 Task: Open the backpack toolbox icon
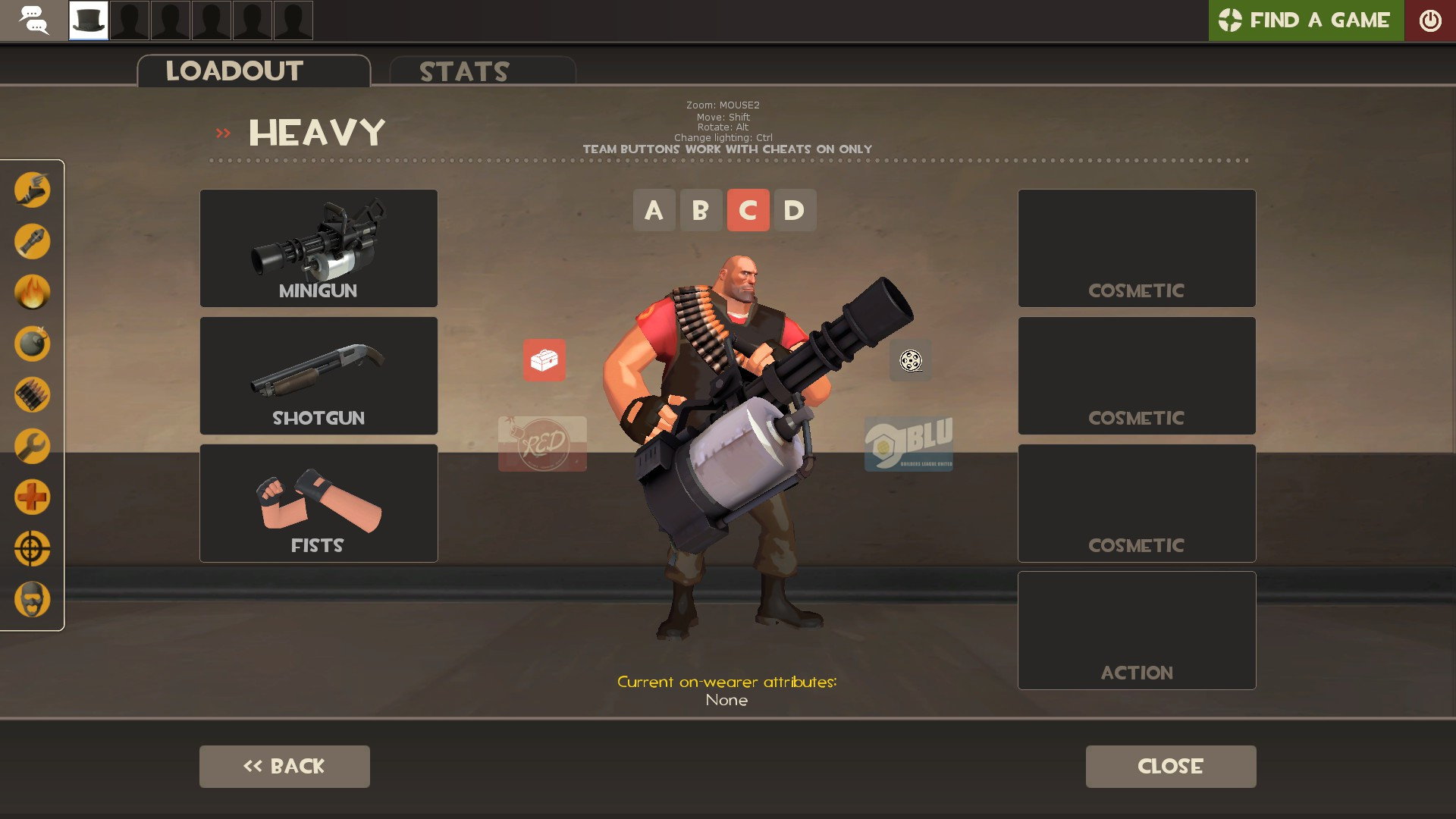point(544,362)
